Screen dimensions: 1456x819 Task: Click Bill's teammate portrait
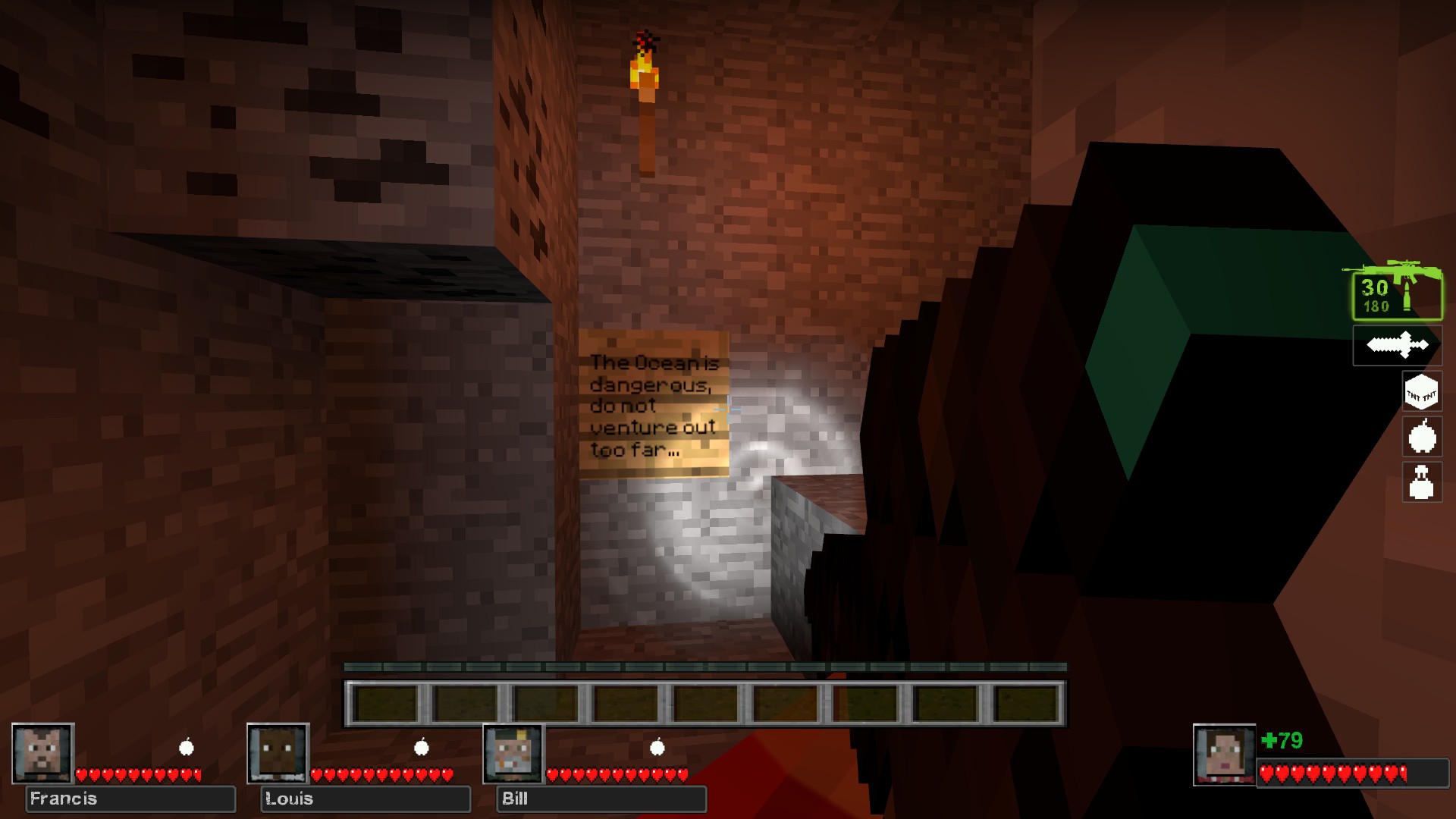click(513, 753)
